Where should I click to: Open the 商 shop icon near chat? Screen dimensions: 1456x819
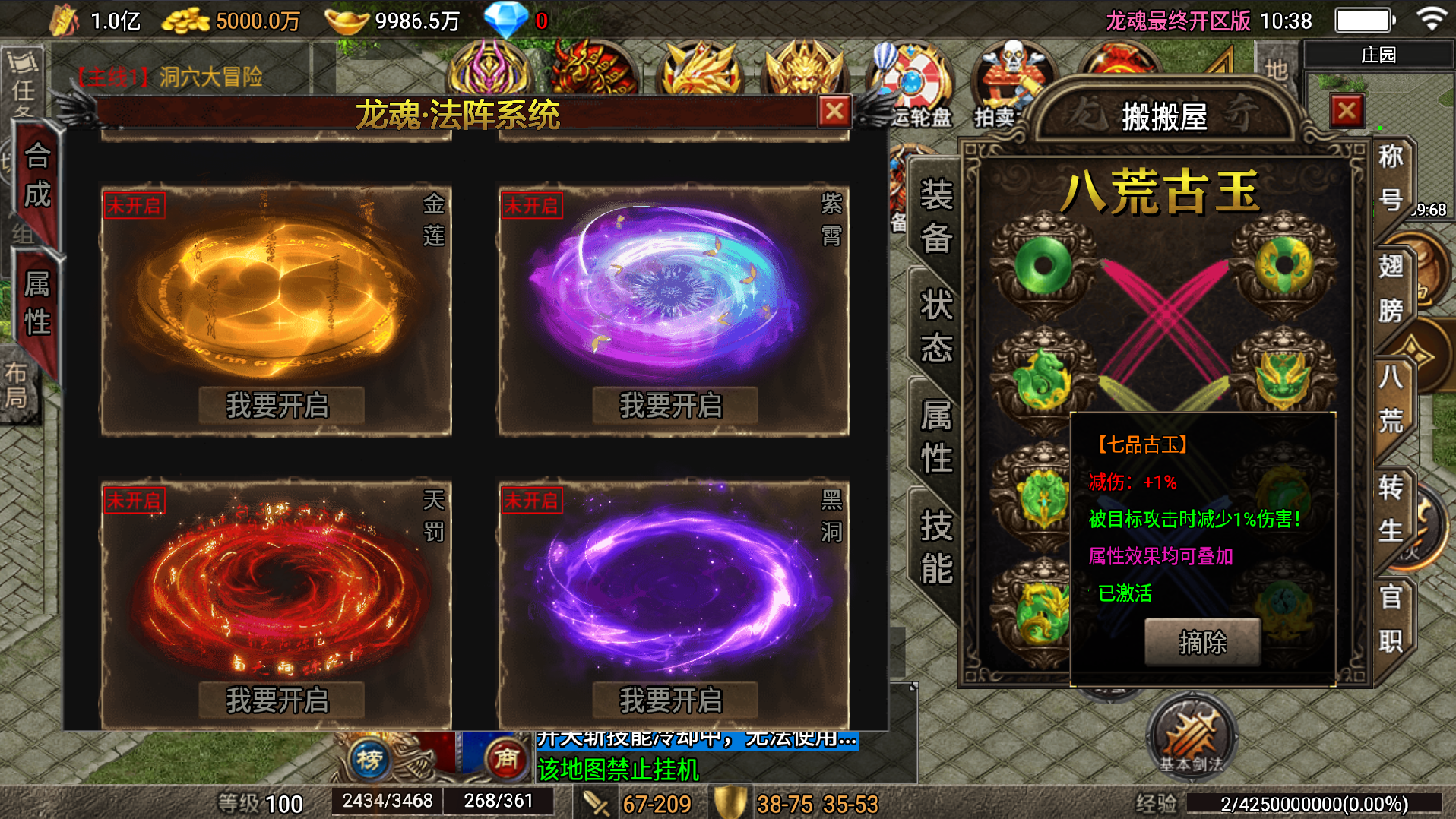pyautogui.click(x=508, y=760)
